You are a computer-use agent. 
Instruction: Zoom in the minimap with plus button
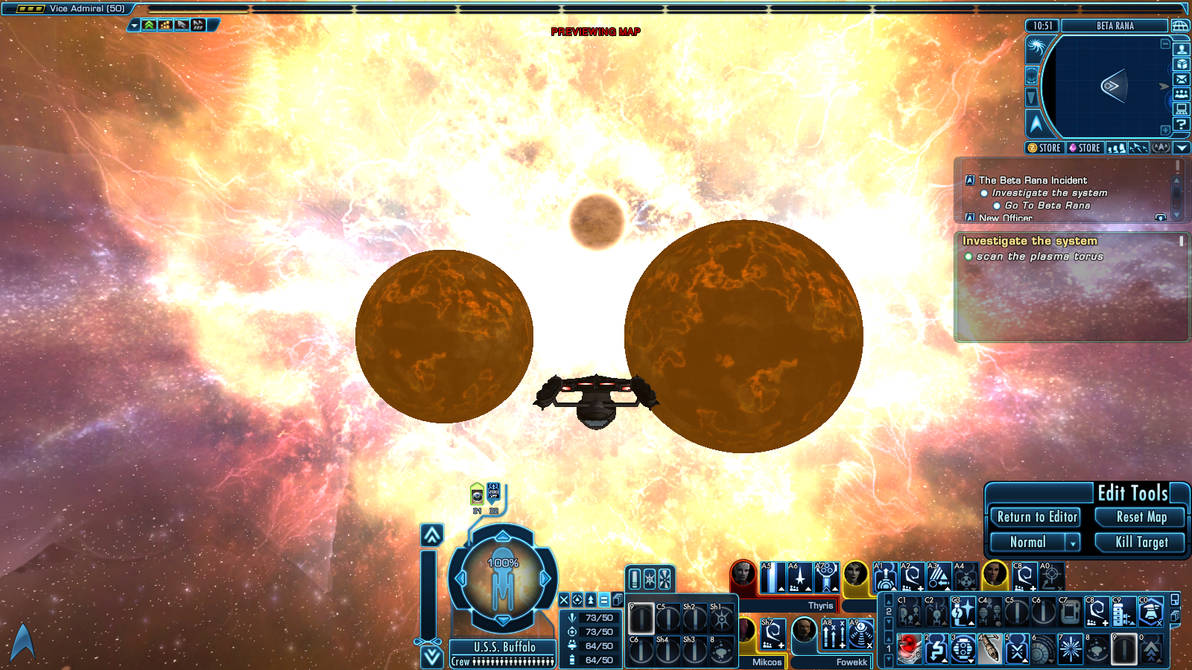click(1166, 131)
